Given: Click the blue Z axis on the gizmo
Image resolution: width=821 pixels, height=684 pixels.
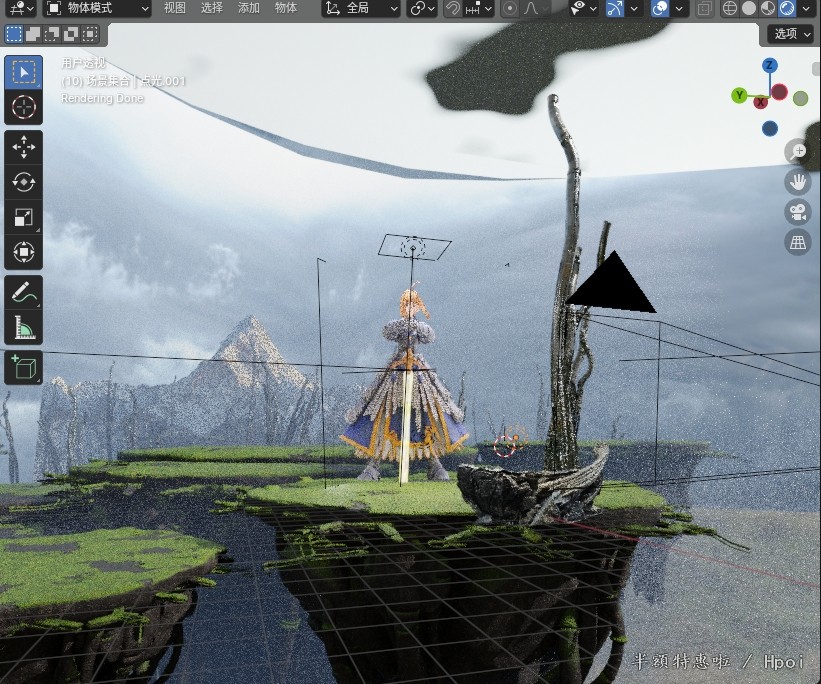Looking at the screenshot, I should click(770, 66).
